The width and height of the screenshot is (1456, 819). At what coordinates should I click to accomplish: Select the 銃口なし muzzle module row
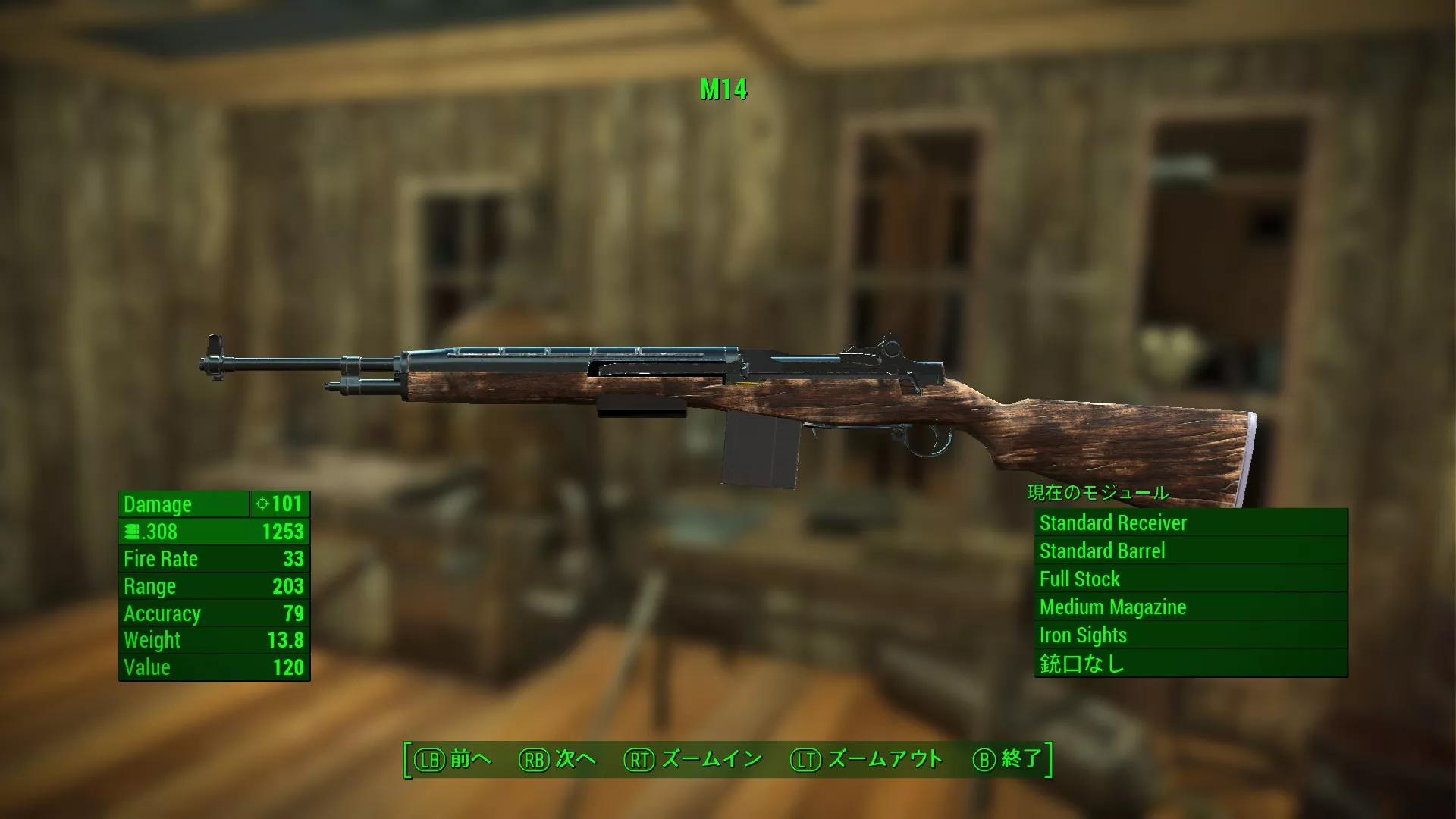click(1190, 664)
